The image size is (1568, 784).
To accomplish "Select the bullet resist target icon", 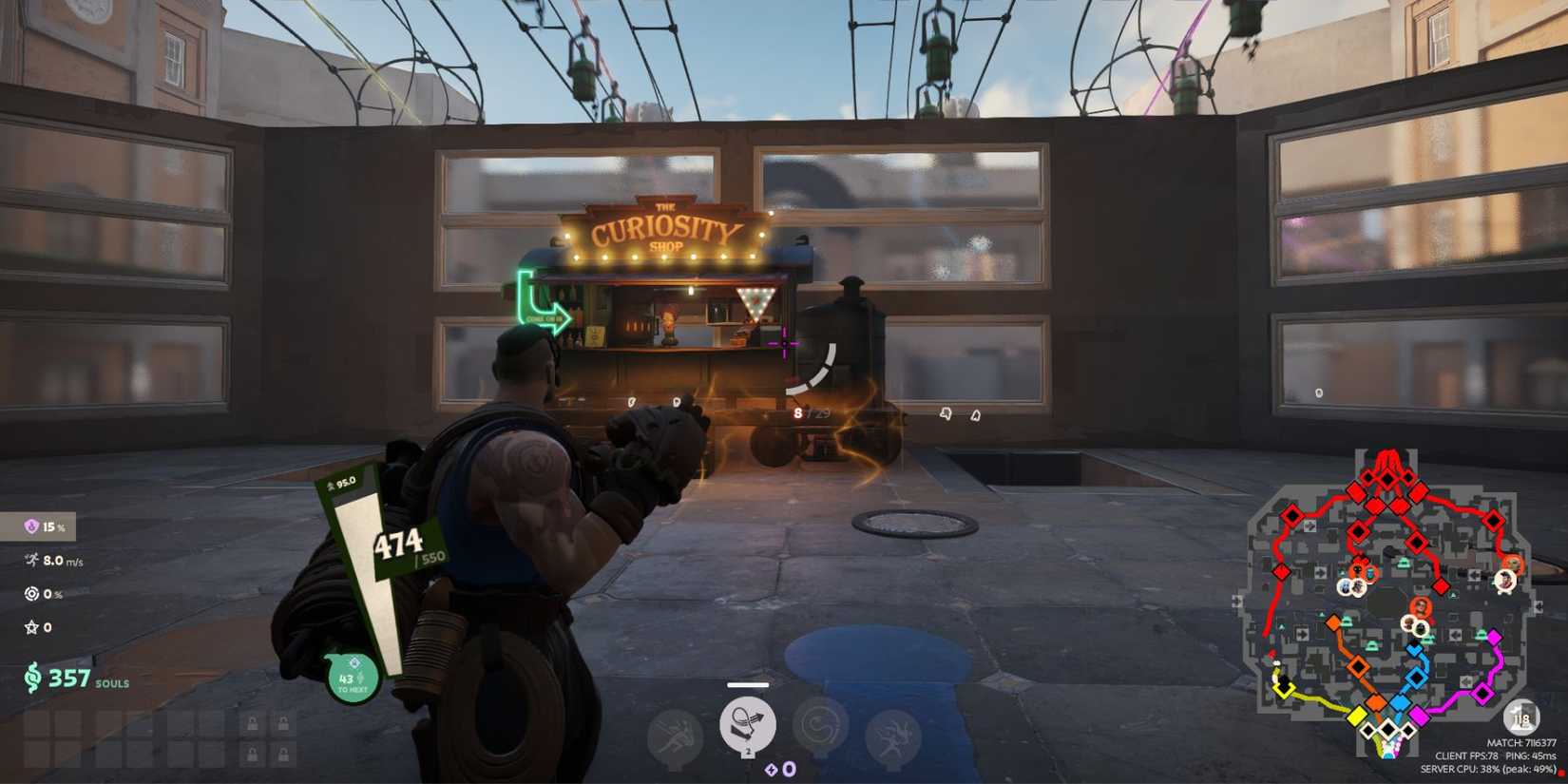I will [x=31, y=594].
